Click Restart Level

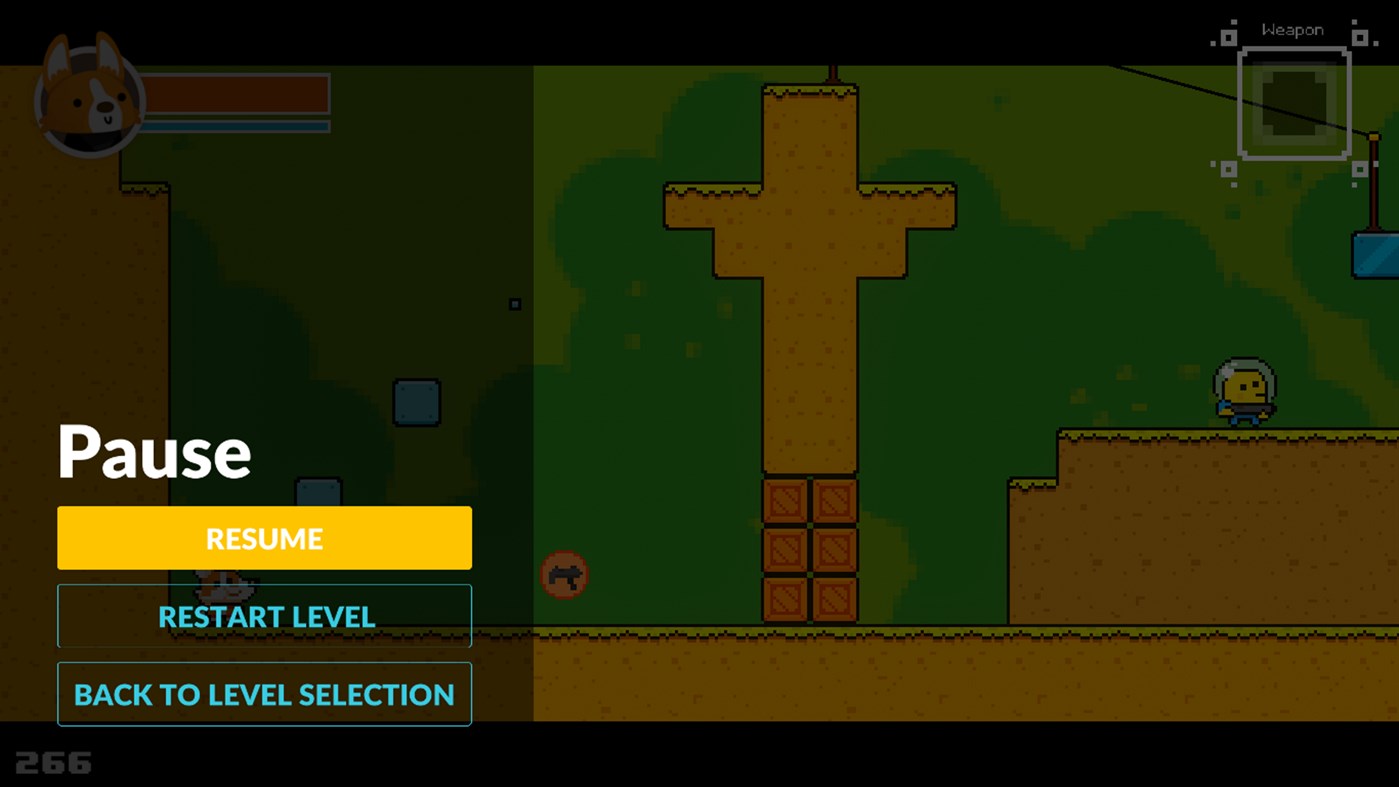pos(264,616)
